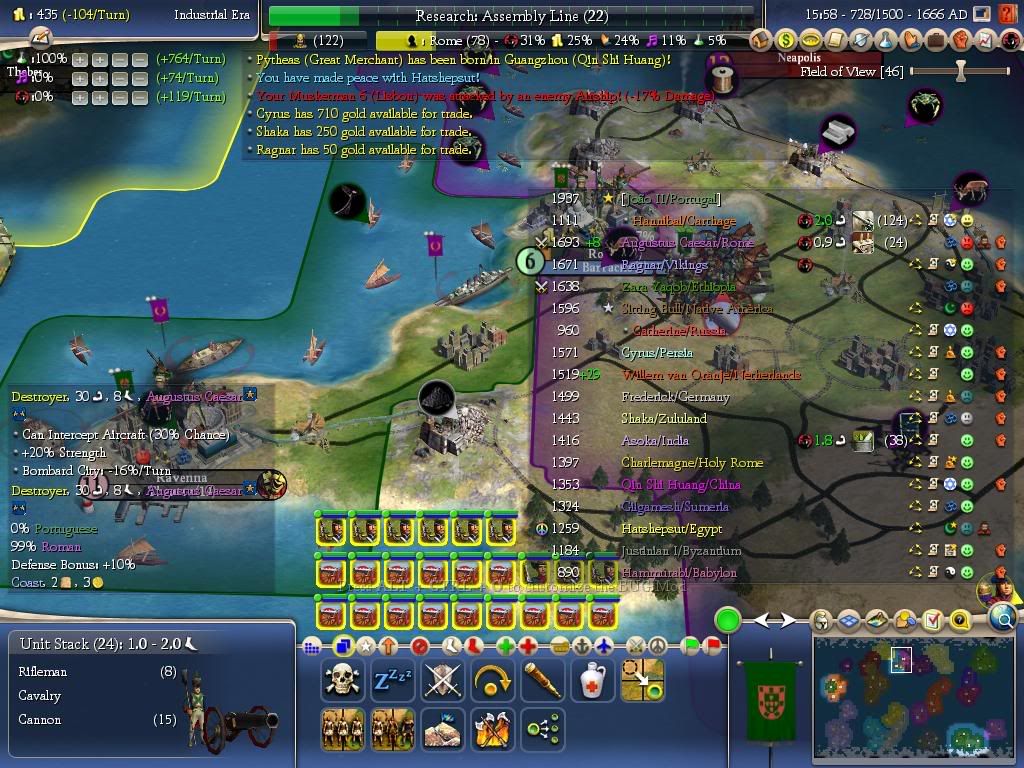
Task: Put the stack to sleep
Action: coord(392,681)
